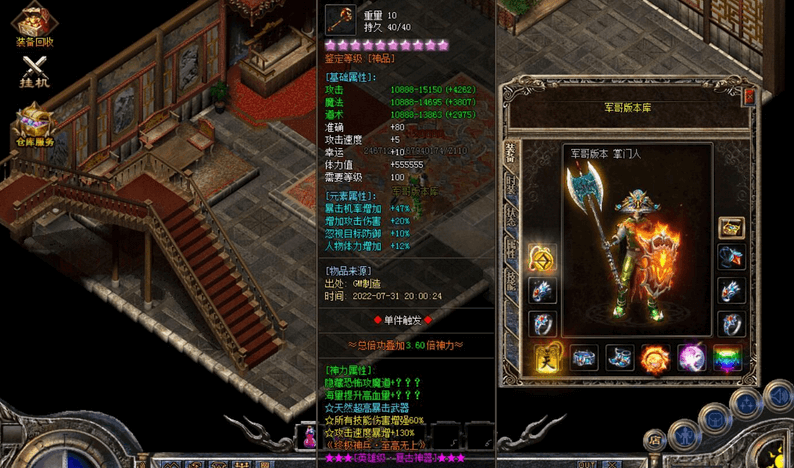Select the boots equipment slot
This screenshot has width=794, height=468.
pyautogui.click(x=619, y=357)
